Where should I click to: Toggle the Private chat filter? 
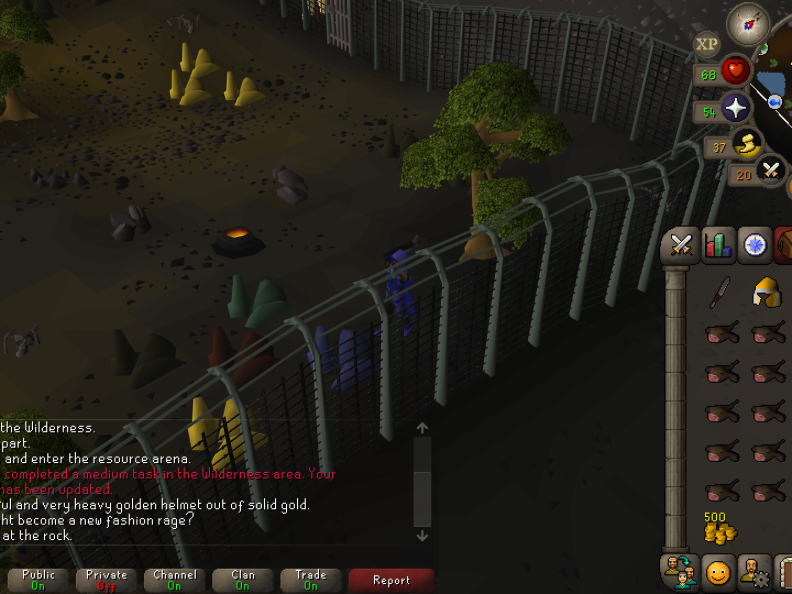107,580
